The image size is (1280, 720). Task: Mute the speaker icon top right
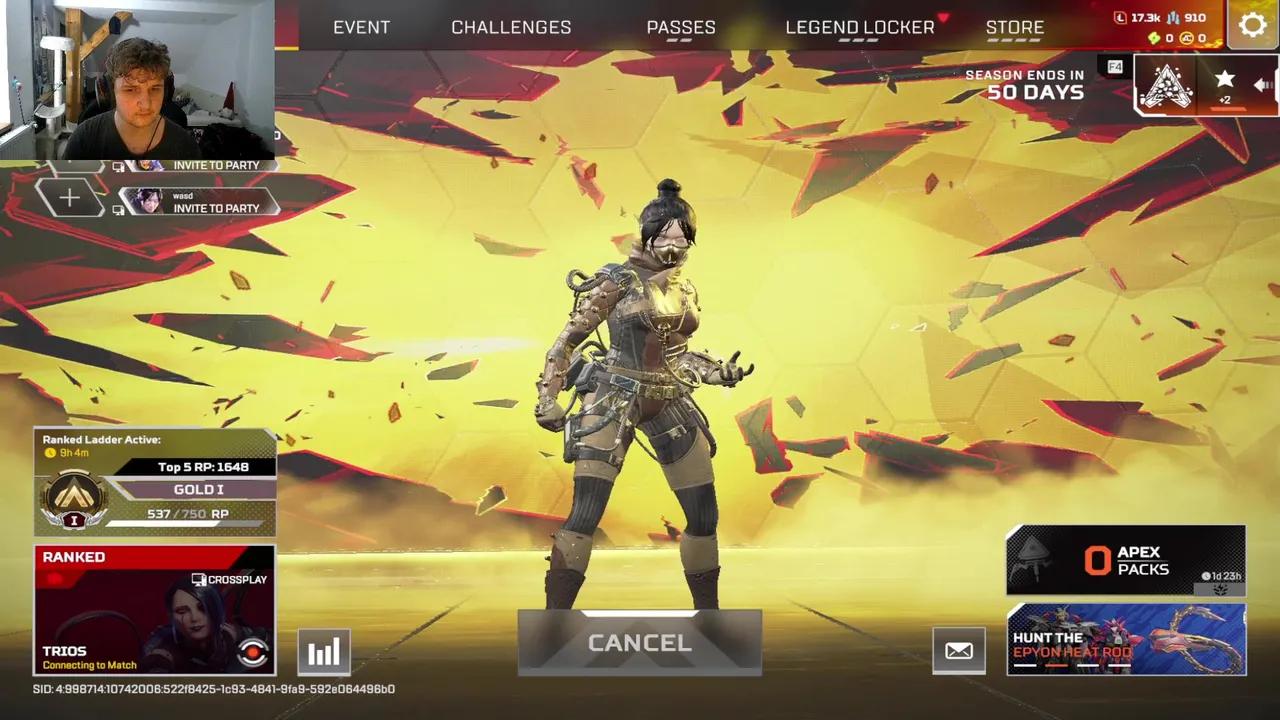(x=1262, y=85)
